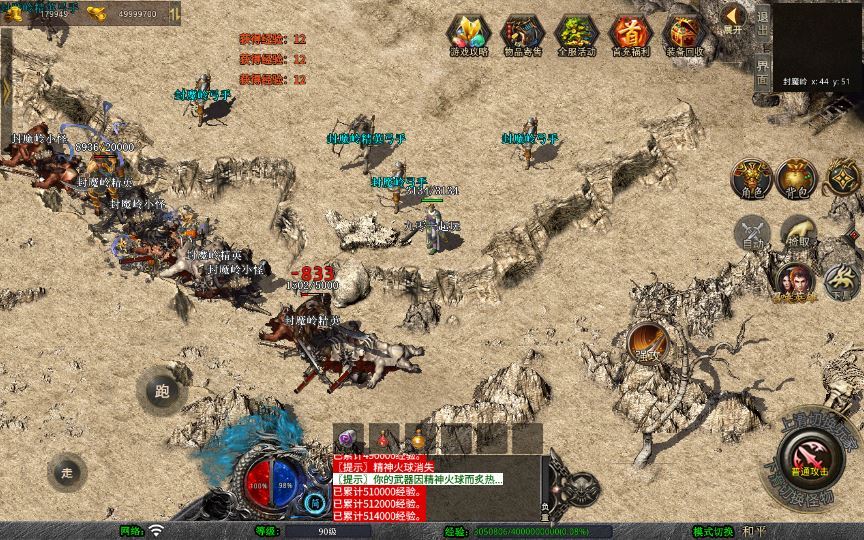The height and width of the screenshot is (540, 864).
Task: Open the 界面 interface button
Action: click(x=762, y=72)
